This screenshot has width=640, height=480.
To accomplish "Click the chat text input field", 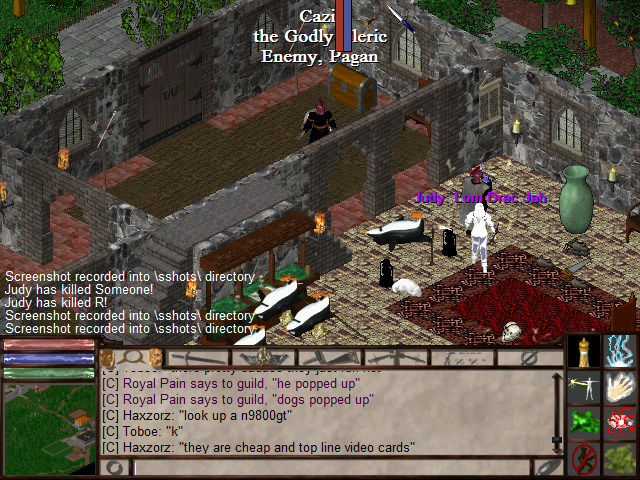I will tap(330, 467).
